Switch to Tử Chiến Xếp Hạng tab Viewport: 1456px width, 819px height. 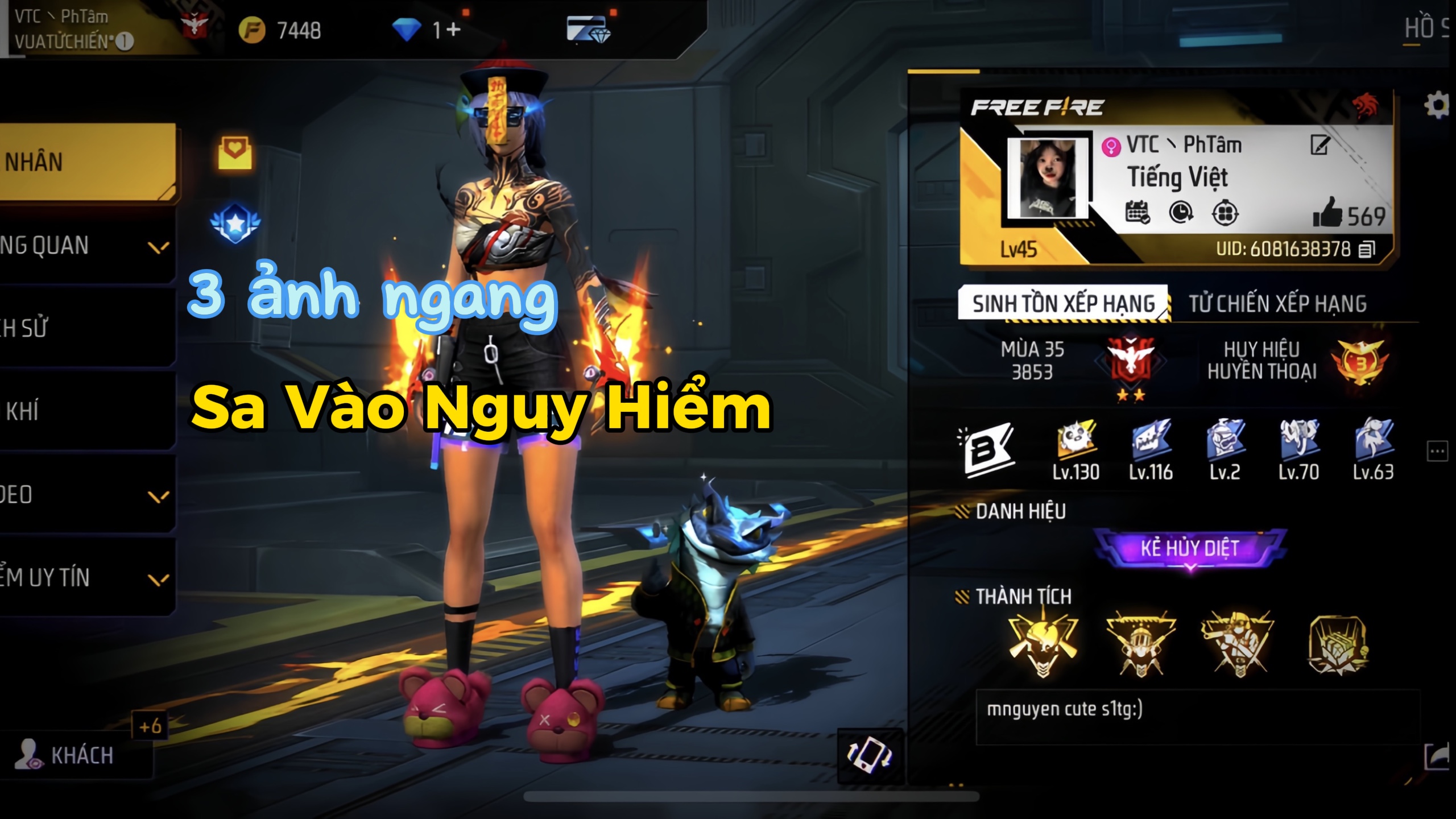(1277, 304)
